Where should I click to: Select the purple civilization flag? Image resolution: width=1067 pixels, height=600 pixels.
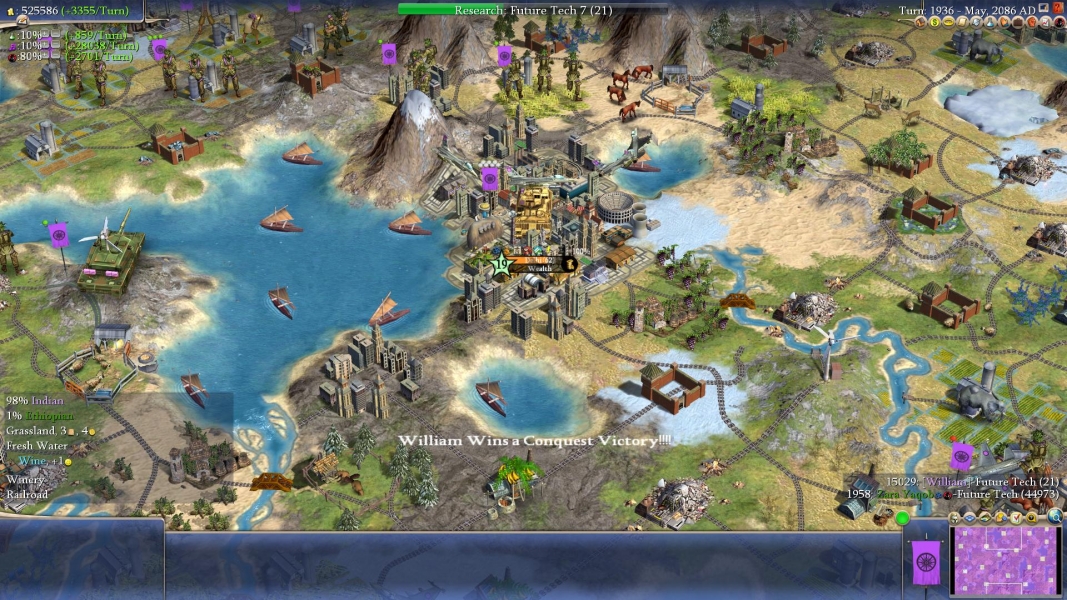(x=926, y=562)
